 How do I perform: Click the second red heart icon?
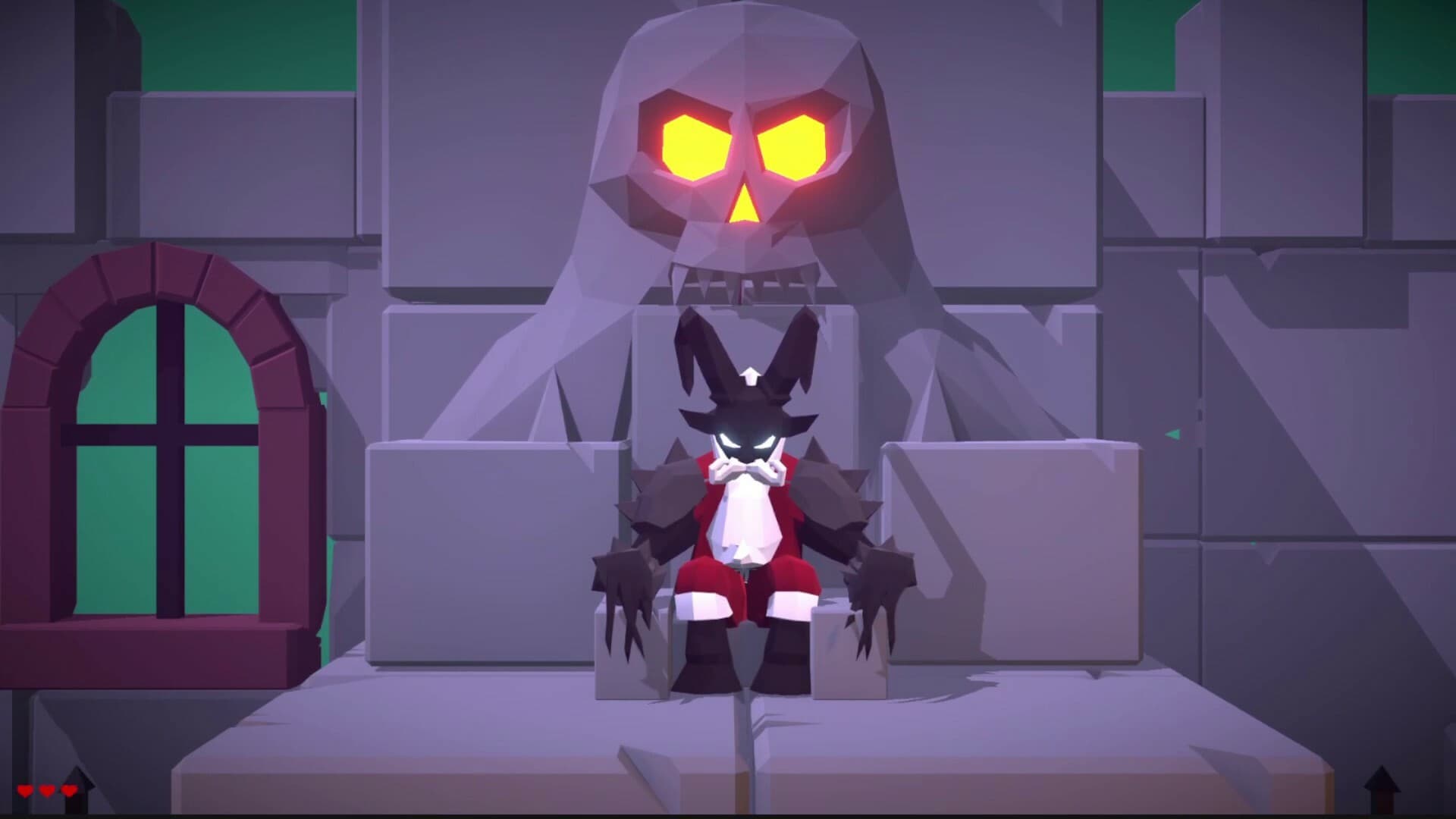pyautogui.click(x=46, y=790)
